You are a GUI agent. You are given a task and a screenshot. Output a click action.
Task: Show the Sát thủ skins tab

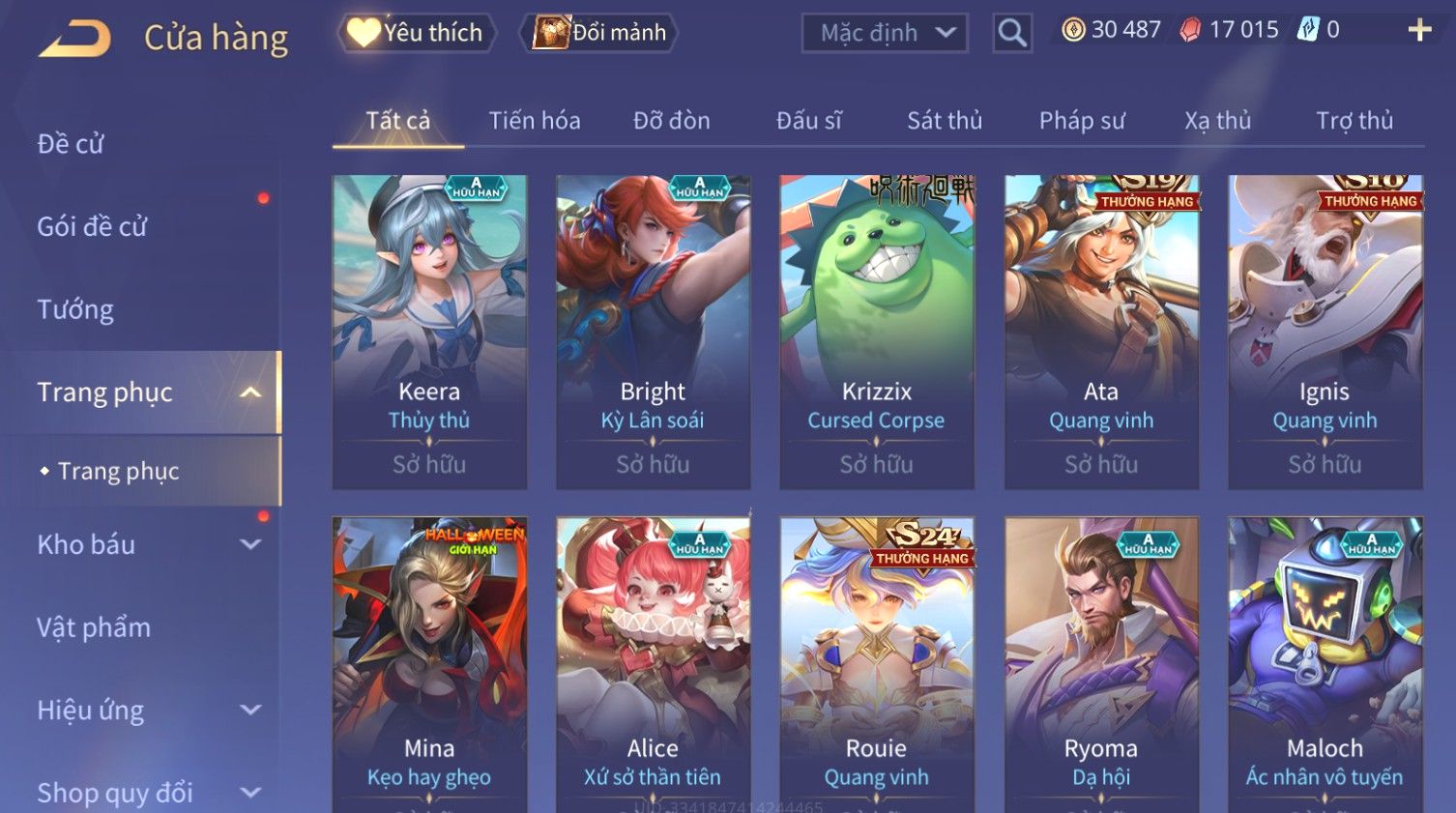[x=944, y=121]
